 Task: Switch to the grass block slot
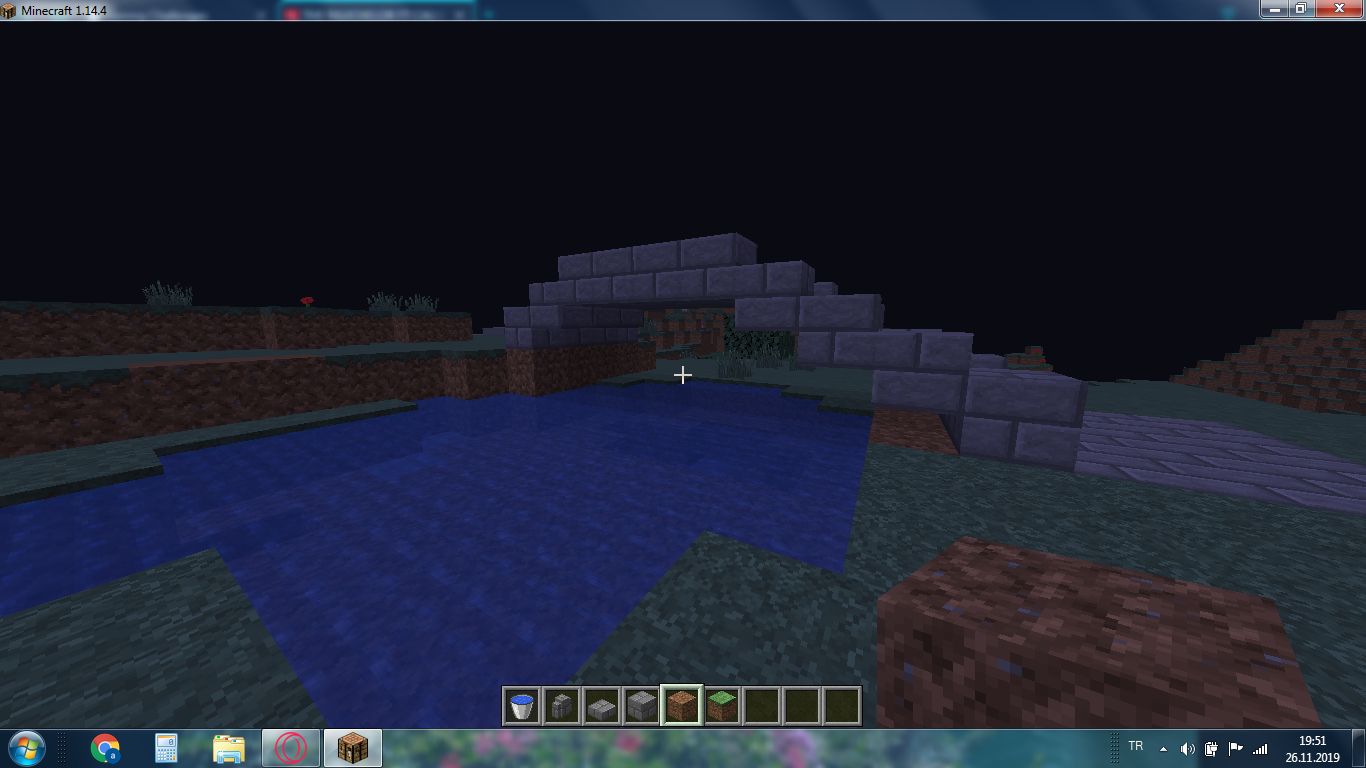pos(722,706)
